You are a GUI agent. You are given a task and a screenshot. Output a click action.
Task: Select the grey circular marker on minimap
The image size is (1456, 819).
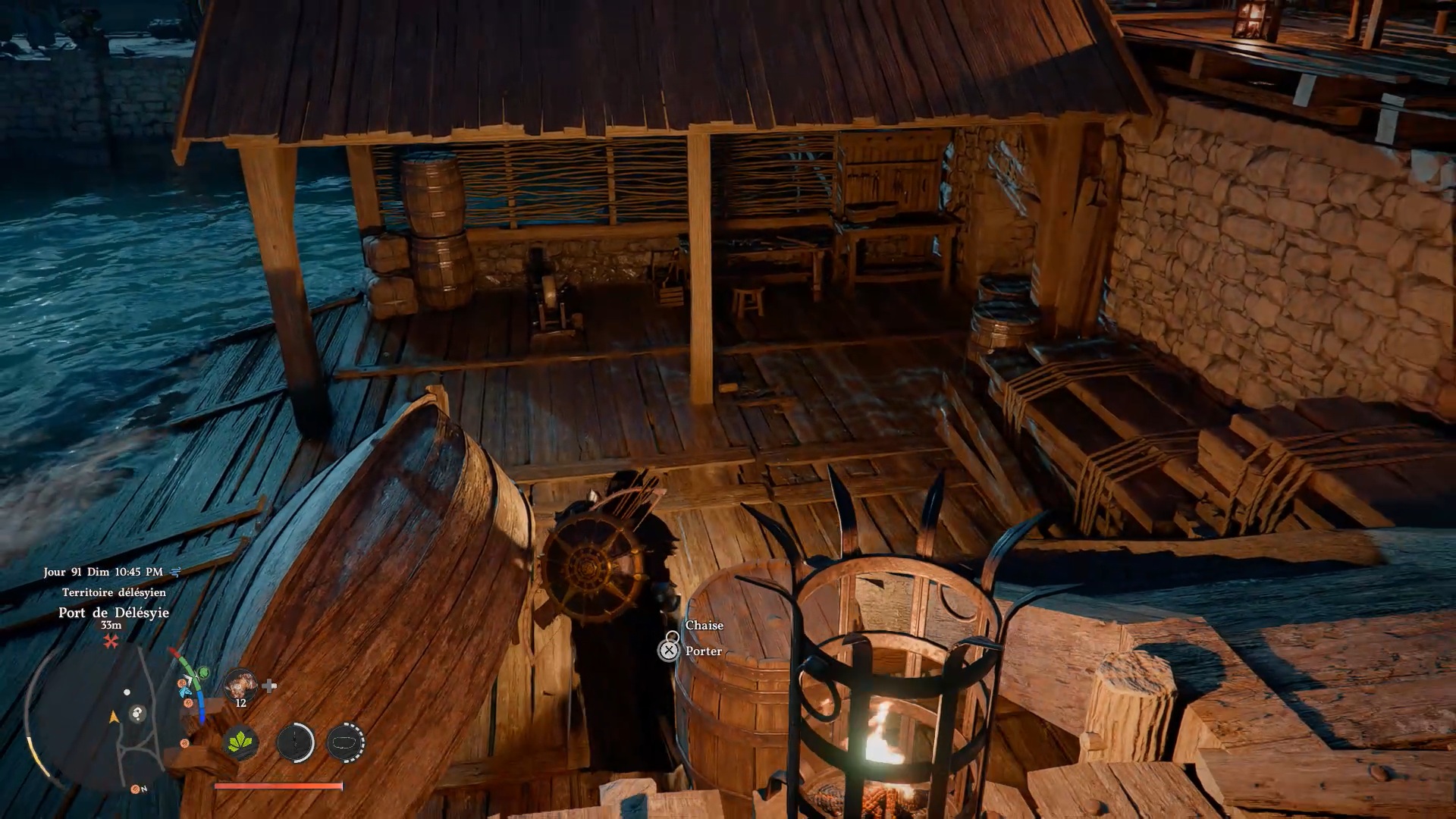(137, 713)
